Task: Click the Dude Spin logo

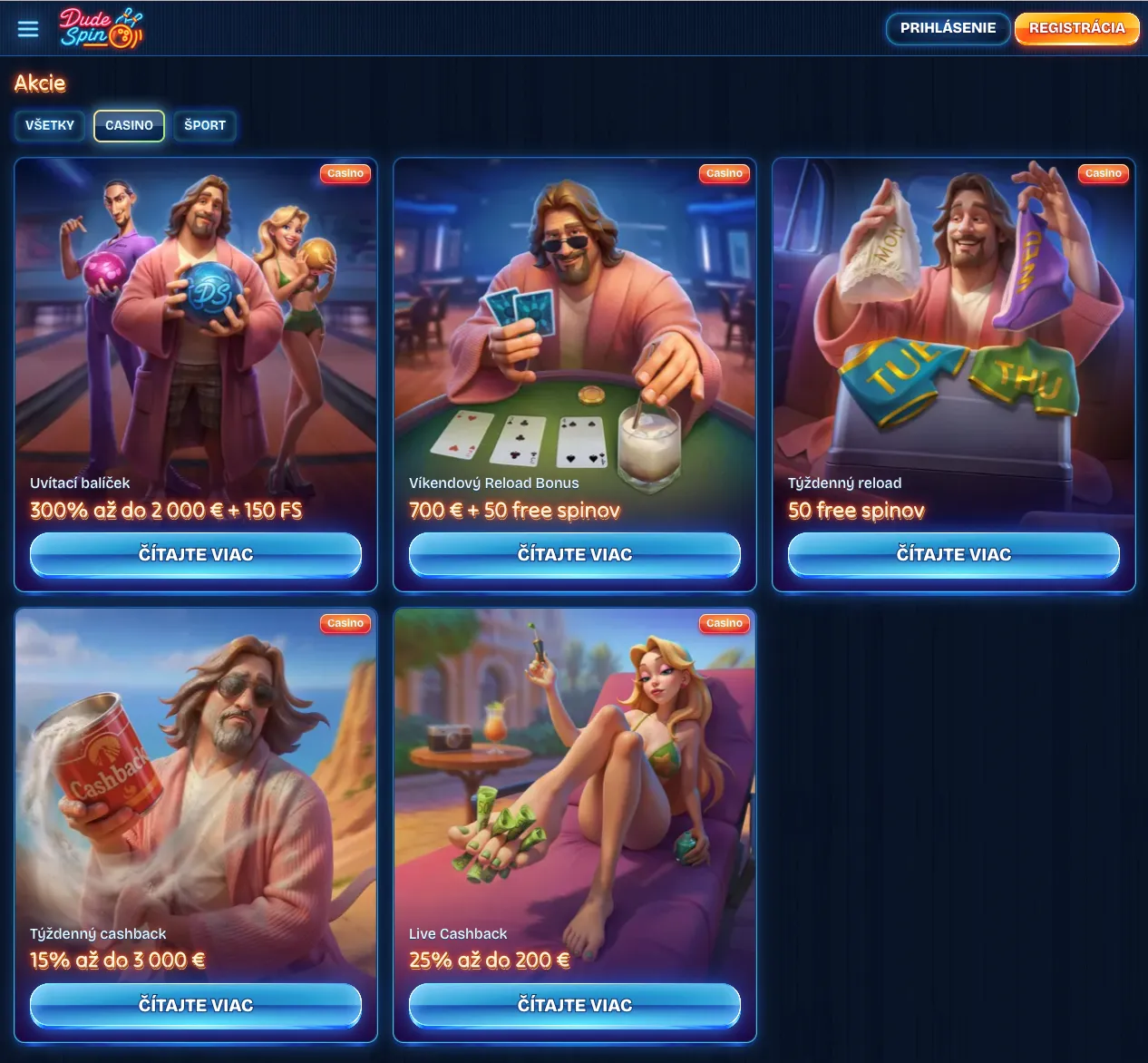Action: [x=102, y=28]
